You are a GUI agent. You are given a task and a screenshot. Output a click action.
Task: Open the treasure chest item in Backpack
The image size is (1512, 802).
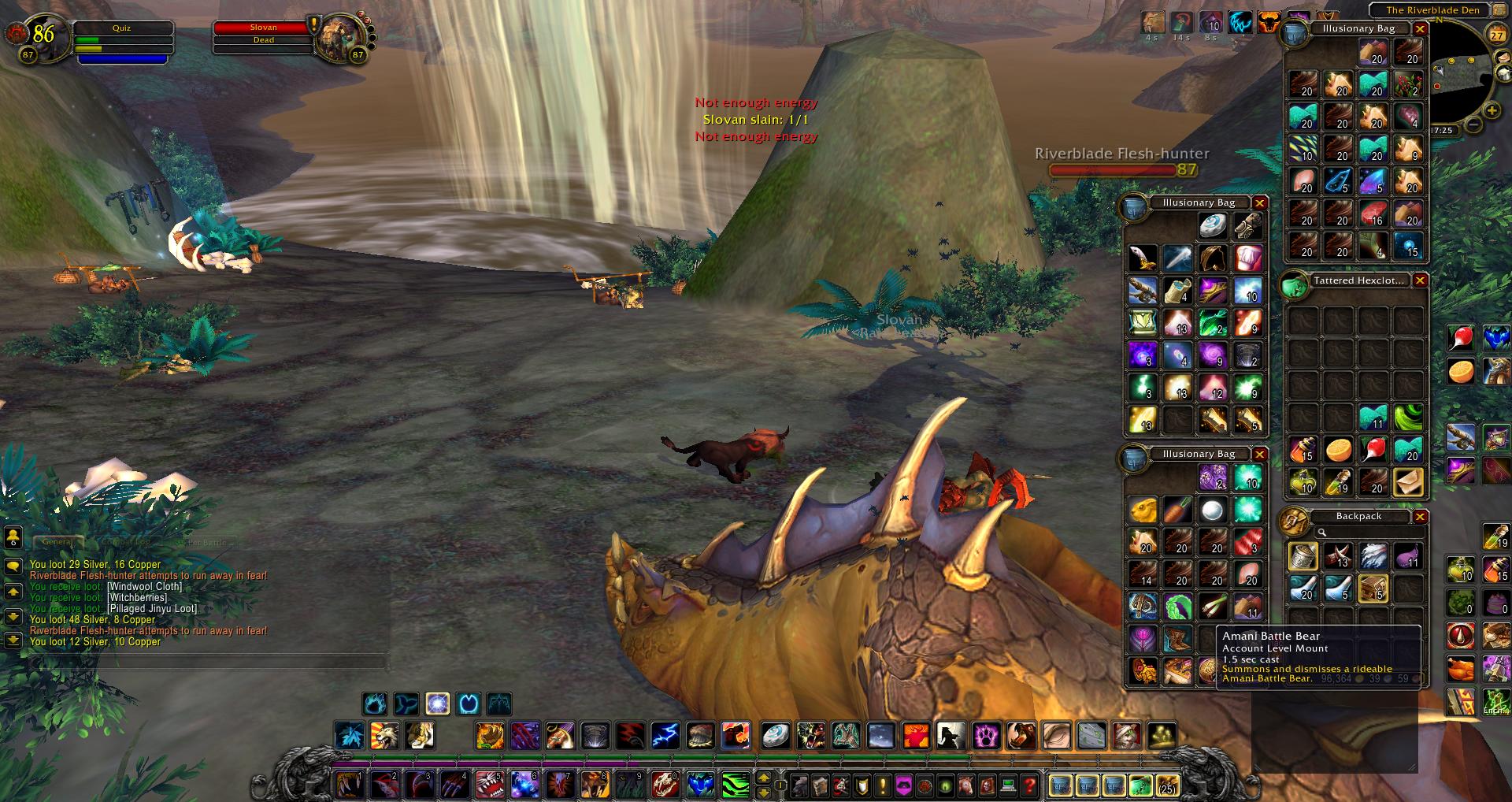(1373, 589)
